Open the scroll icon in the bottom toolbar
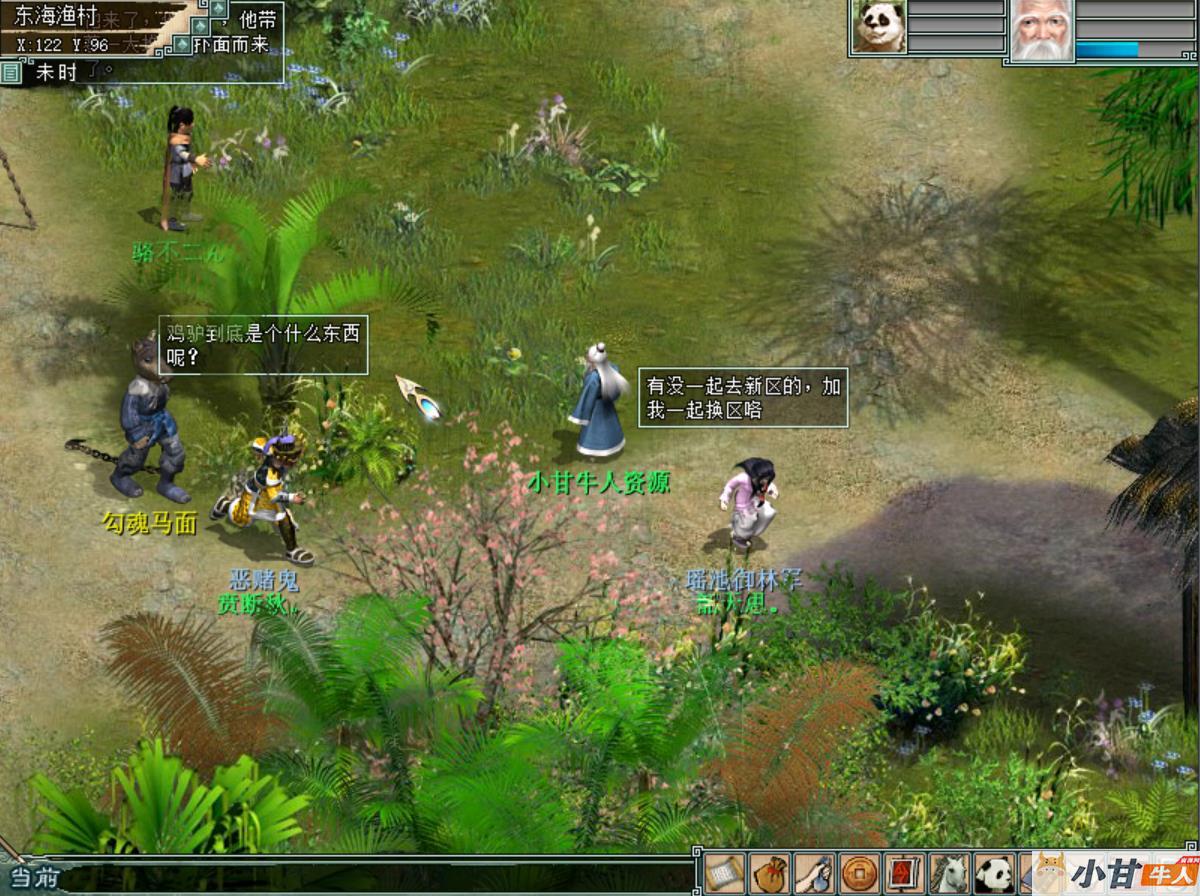Viewport: 1200px width, 896px height. coord(723,873)
